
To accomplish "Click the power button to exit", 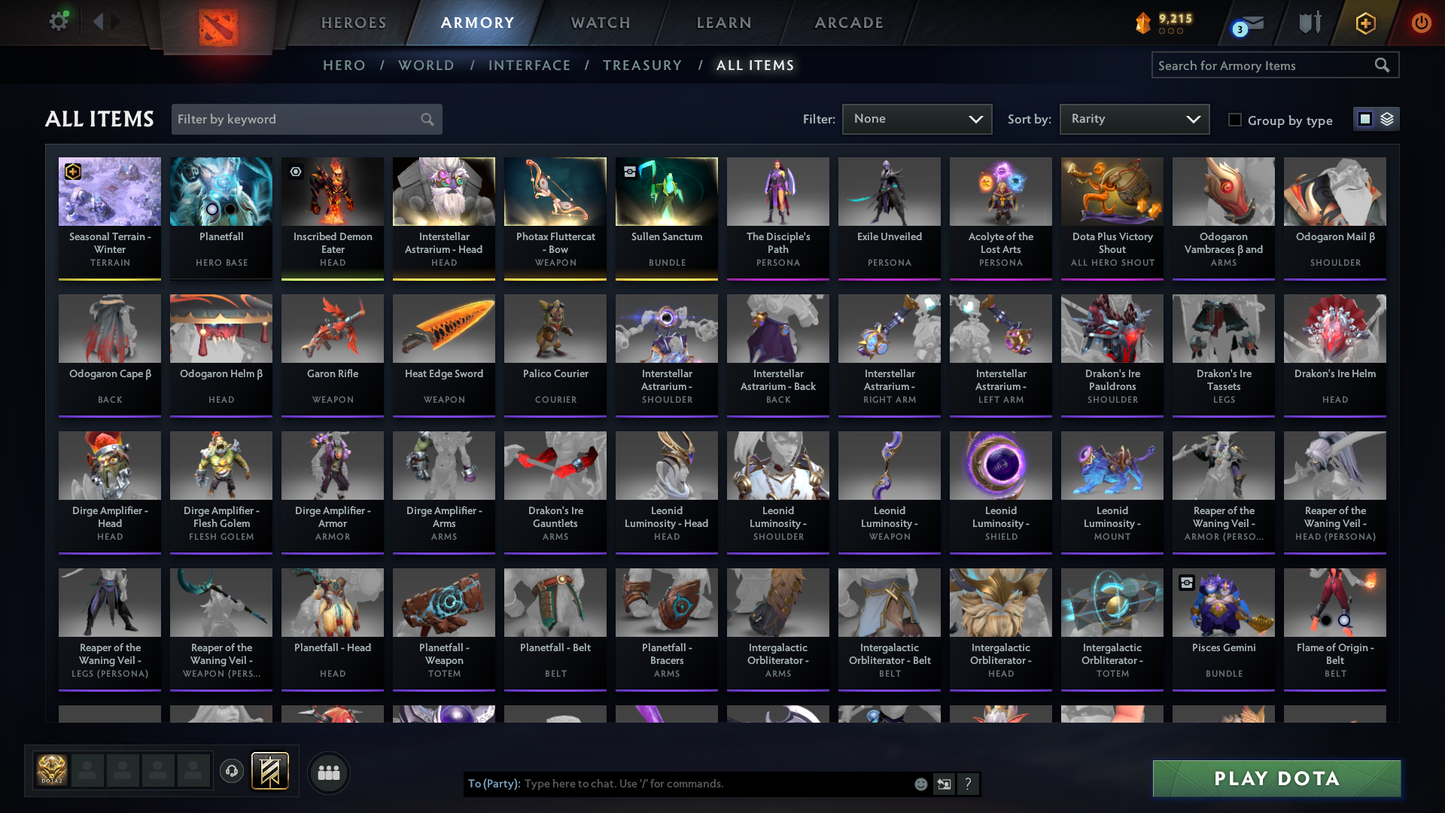I will pos(1420,22).
